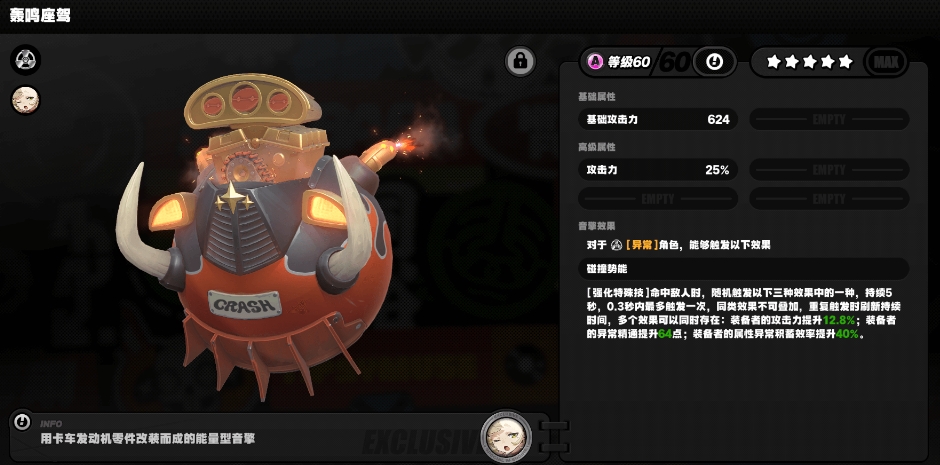Show the INFO description for this W-Engine

[x=22, y=422]
